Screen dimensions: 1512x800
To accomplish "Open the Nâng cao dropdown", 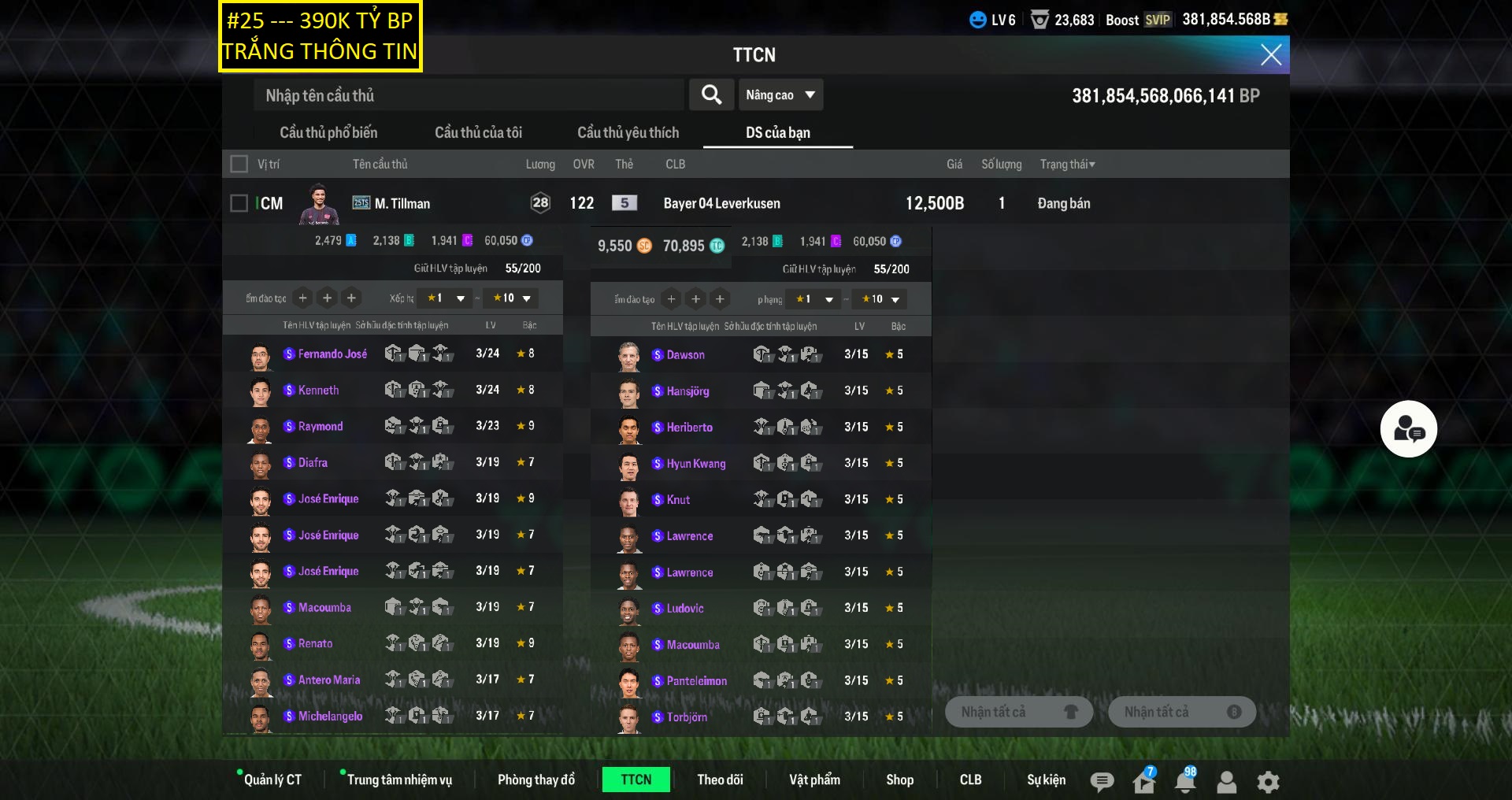I will coord(780,95).
